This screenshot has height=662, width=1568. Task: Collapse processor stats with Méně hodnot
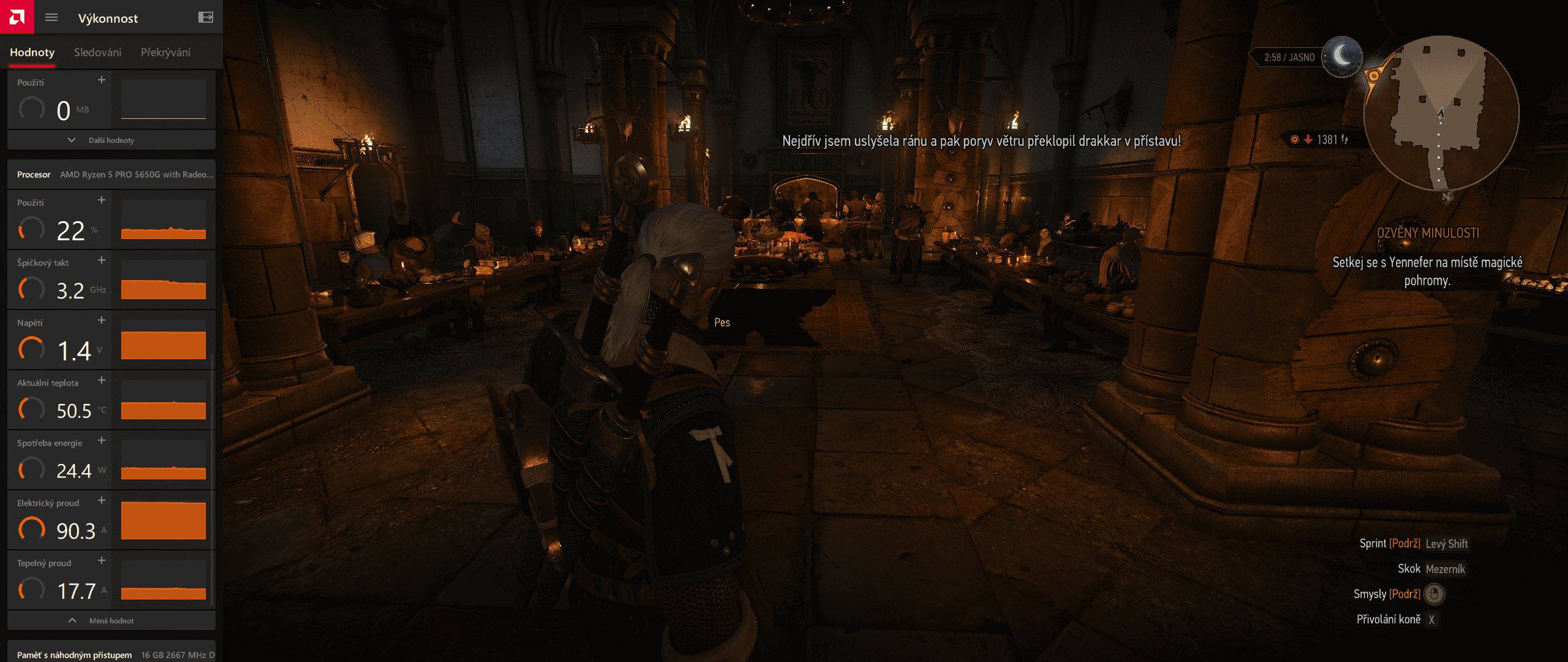(111, 621)
